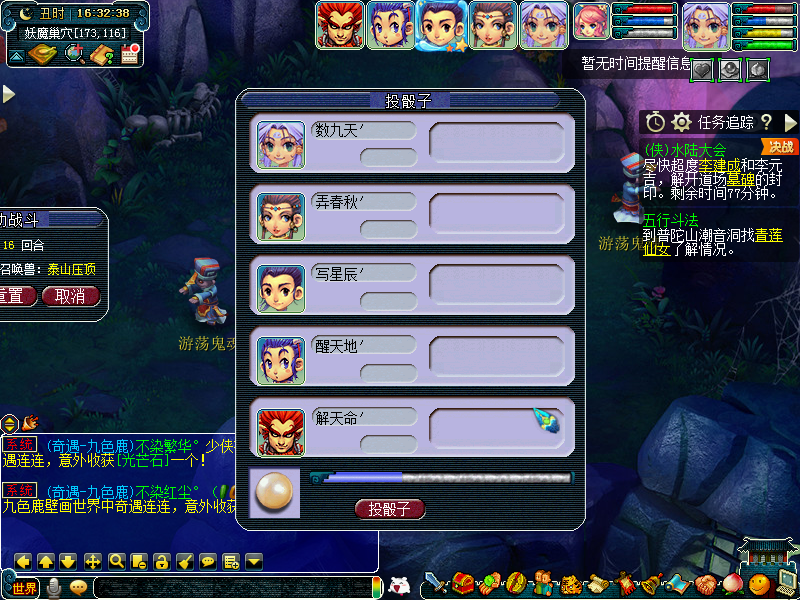Open the treasure chest bag icon

[462, 583]
